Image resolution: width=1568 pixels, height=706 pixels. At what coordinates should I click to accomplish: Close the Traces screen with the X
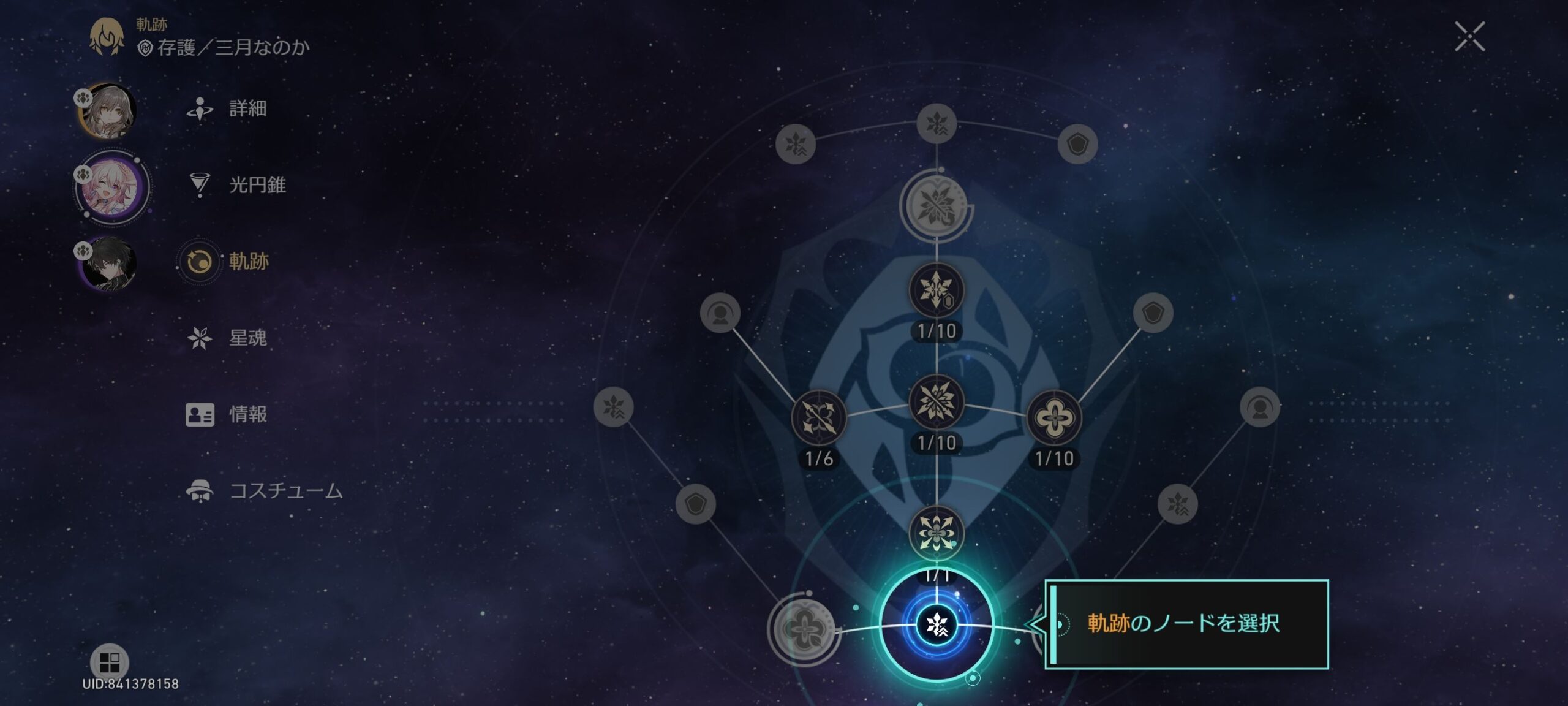[1469, 37]
